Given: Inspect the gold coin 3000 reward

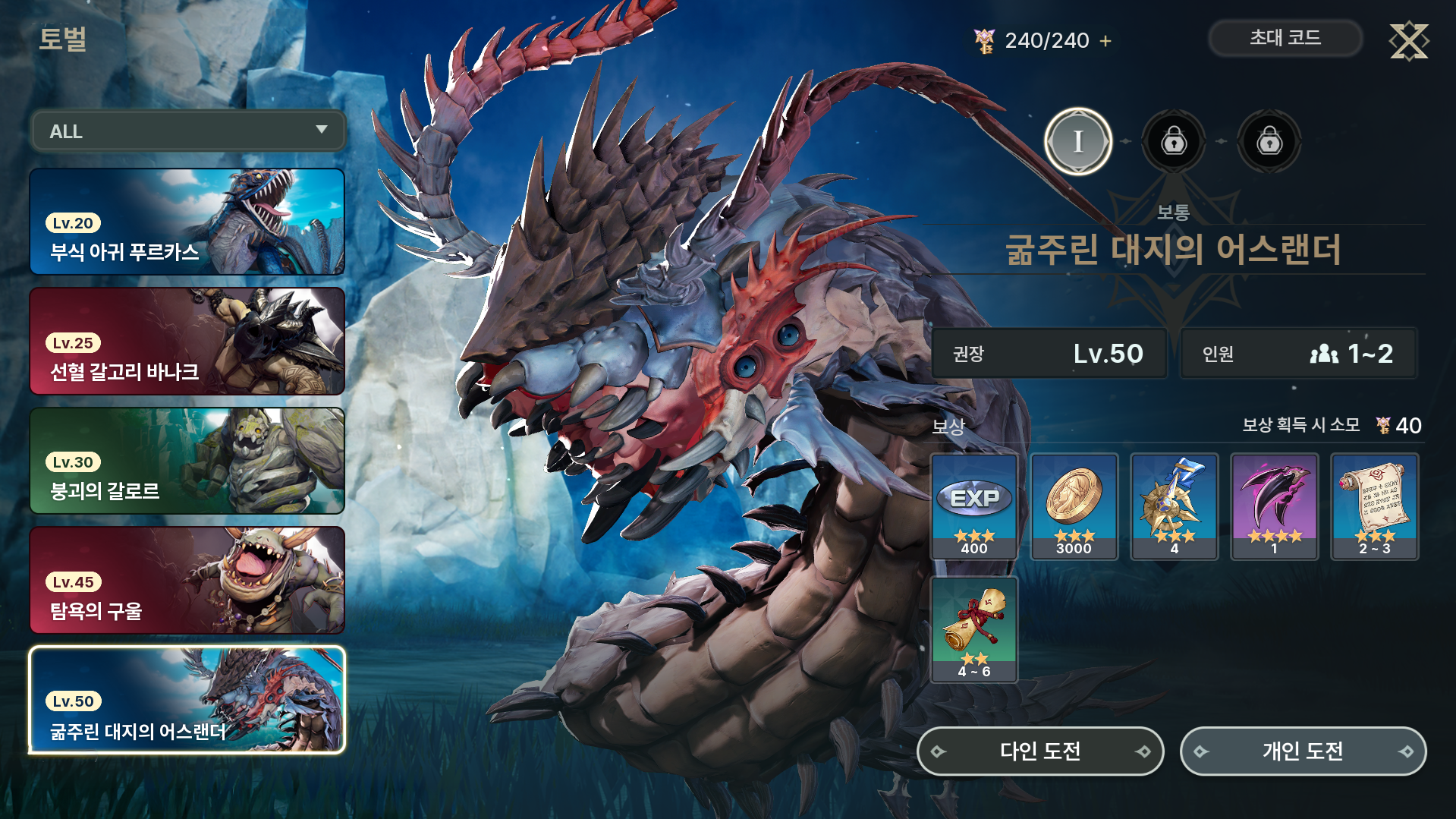Looking at the screenshot, I should click(x=1074, y=506).
